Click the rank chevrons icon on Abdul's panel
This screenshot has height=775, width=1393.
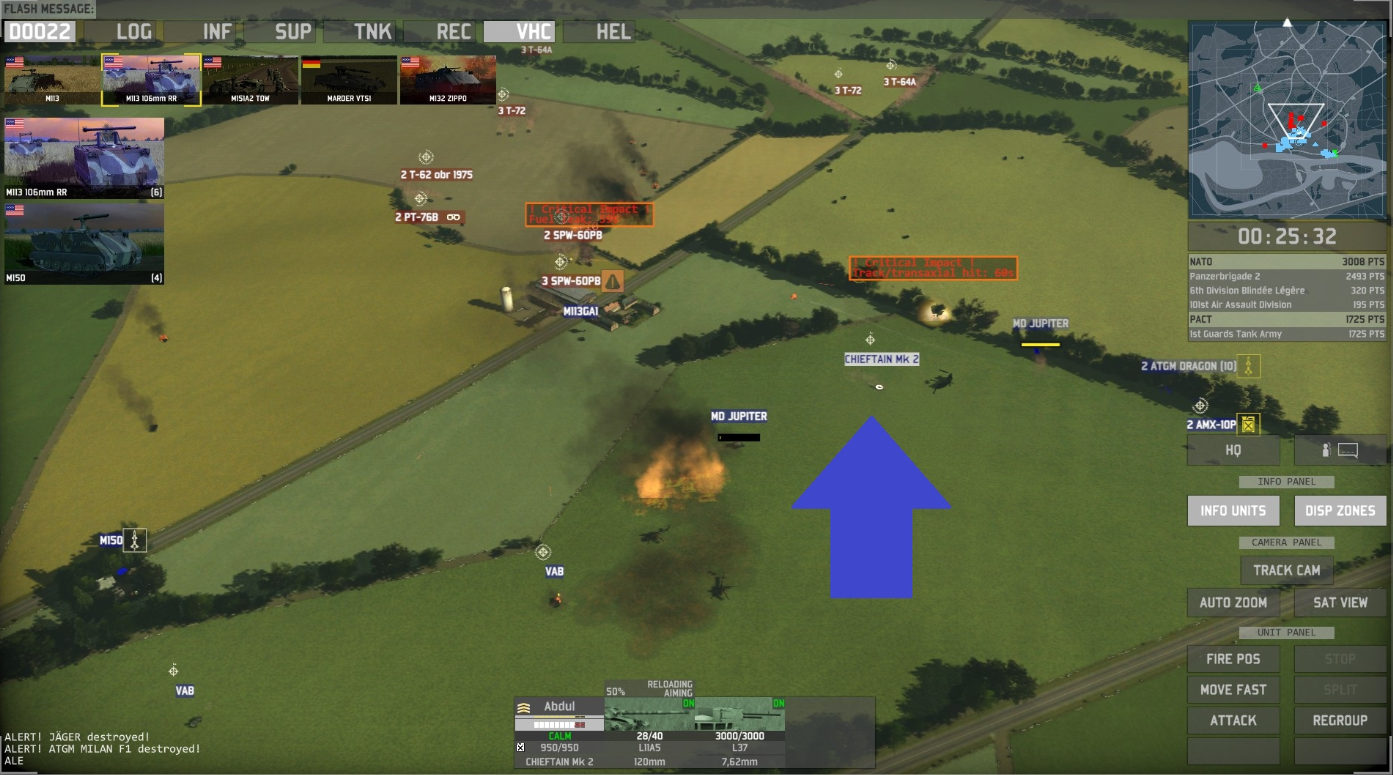pos(524,706)
